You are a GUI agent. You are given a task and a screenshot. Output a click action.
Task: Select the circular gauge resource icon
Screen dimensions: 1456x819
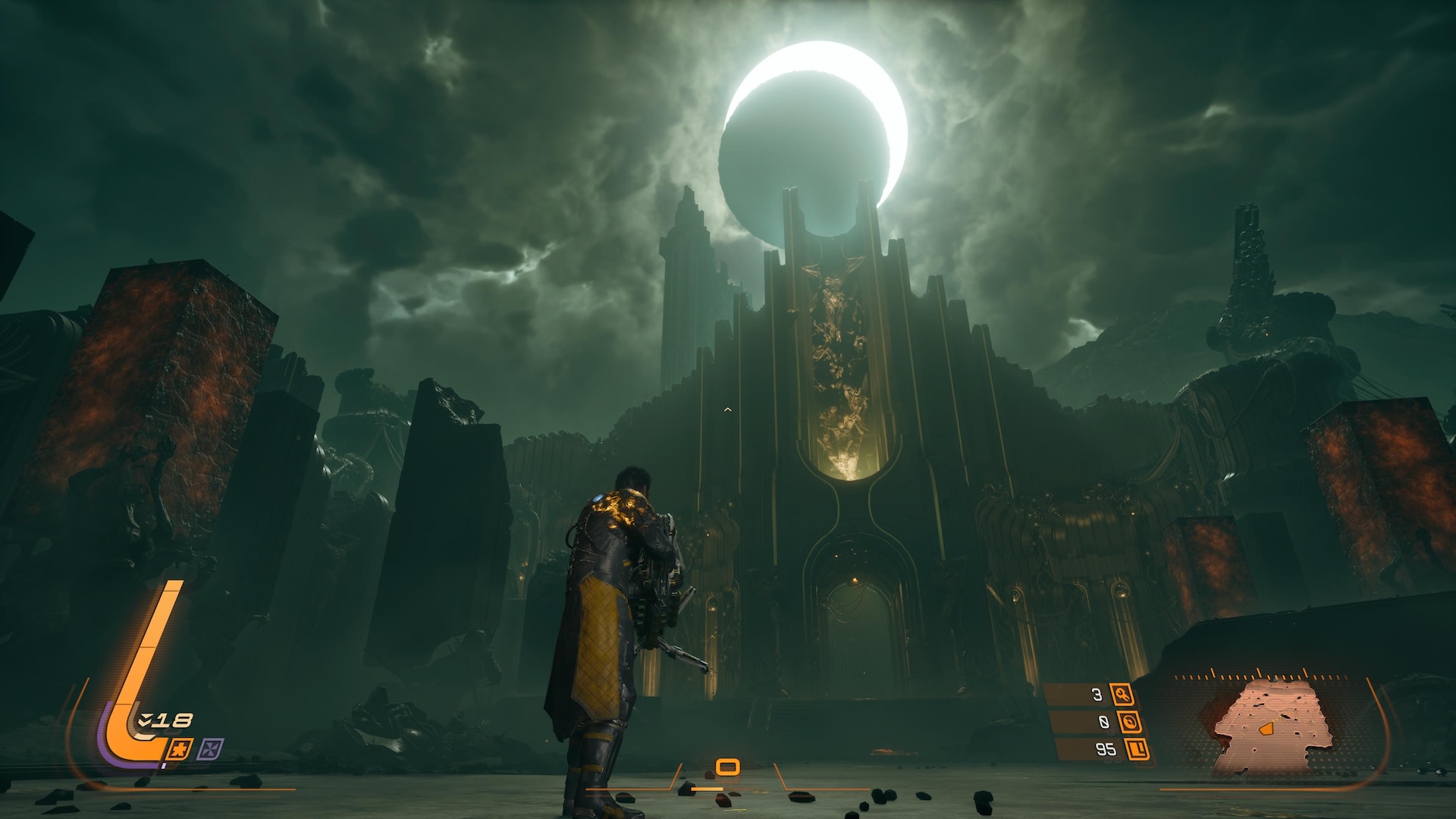pyautogui.click(x=1130, y=722)
